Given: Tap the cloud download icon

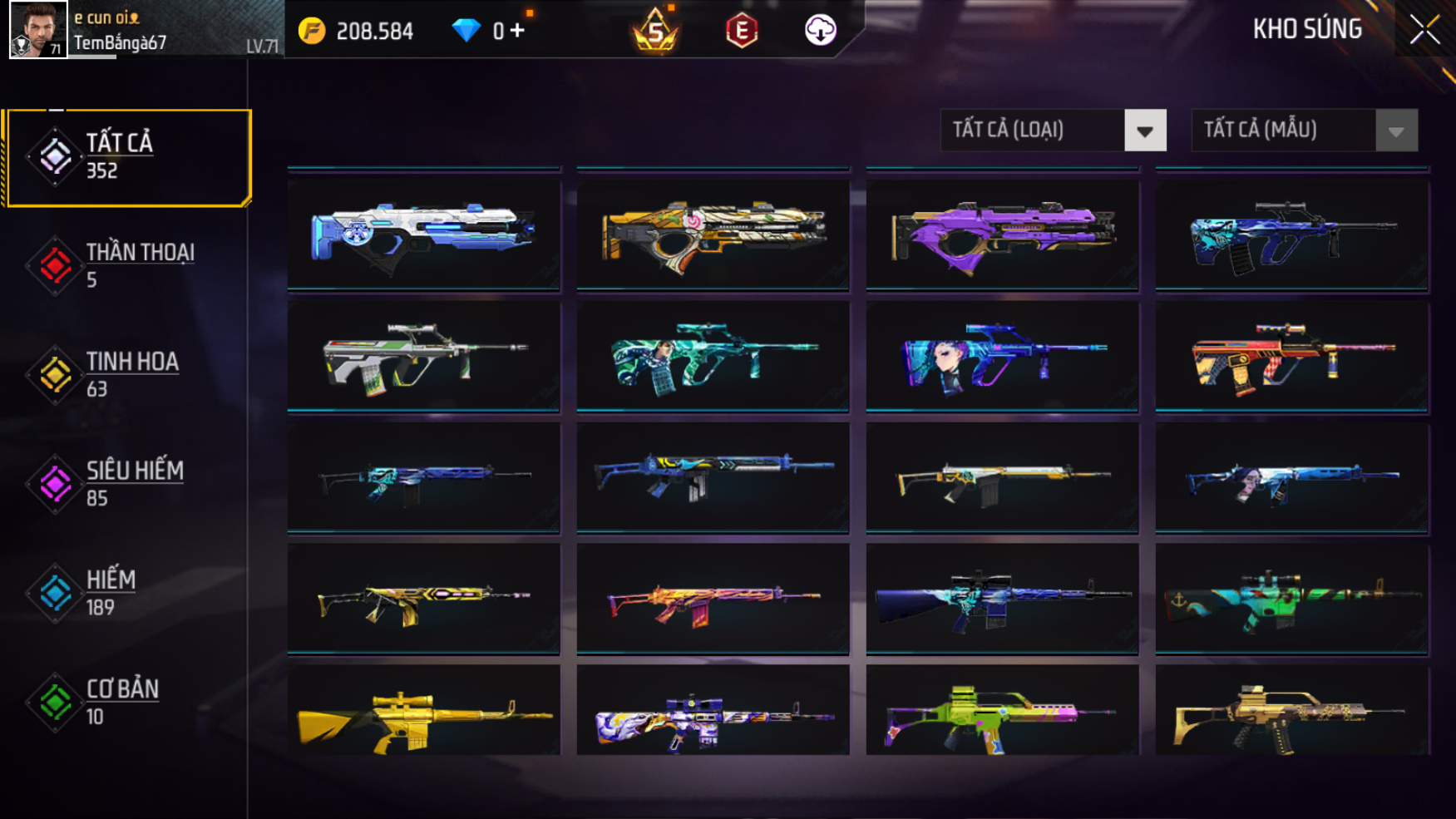Looking at the screenshot, I should click(820, 31).
